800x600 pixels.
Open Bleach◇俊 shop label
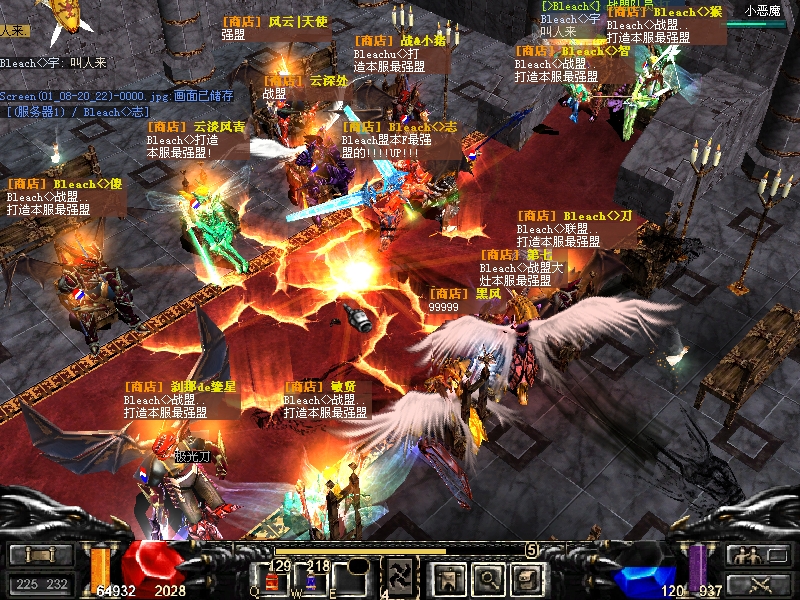coord(64,184)
